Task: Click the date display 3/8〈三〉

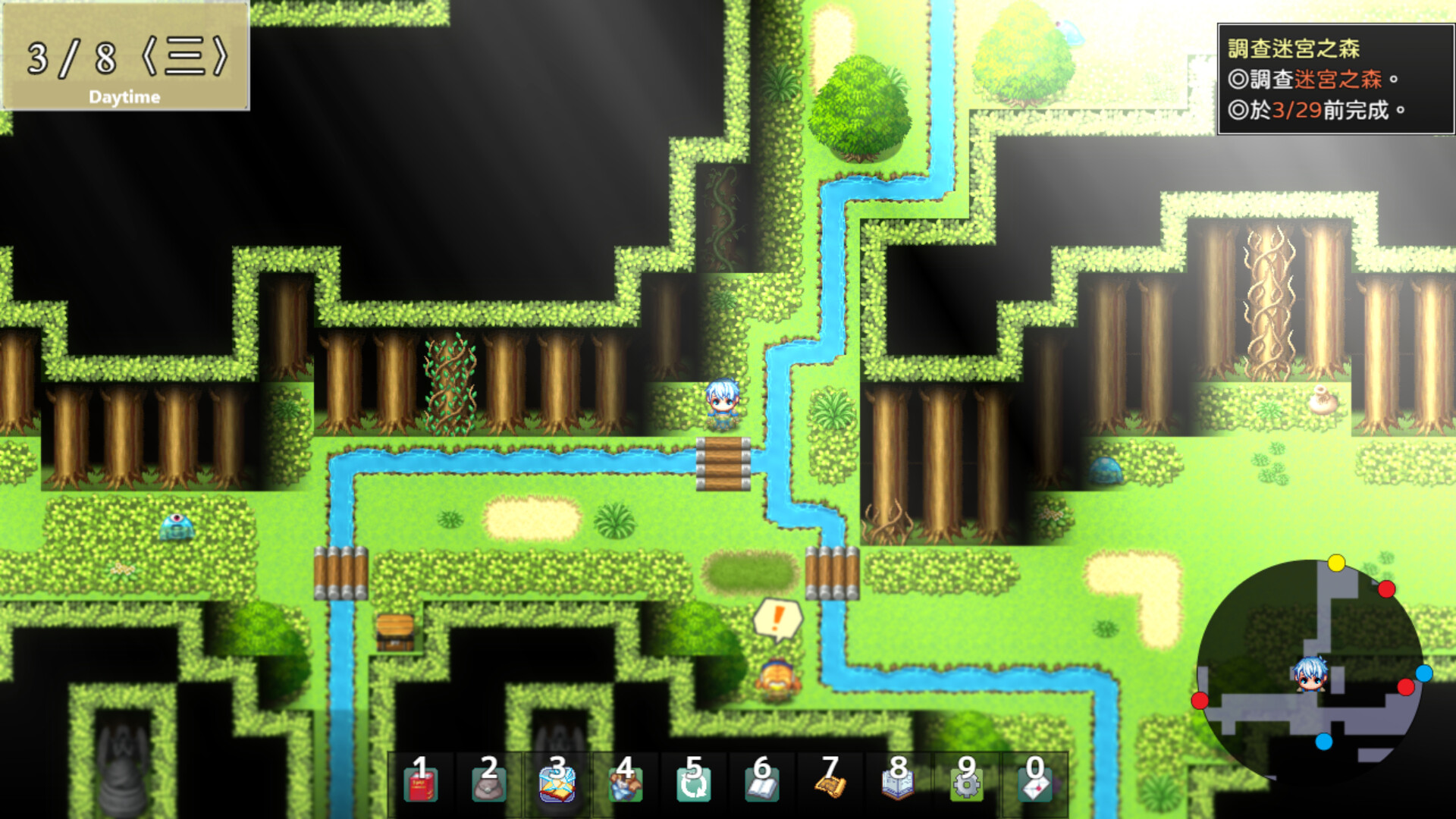Action: (x=127, y=57)
